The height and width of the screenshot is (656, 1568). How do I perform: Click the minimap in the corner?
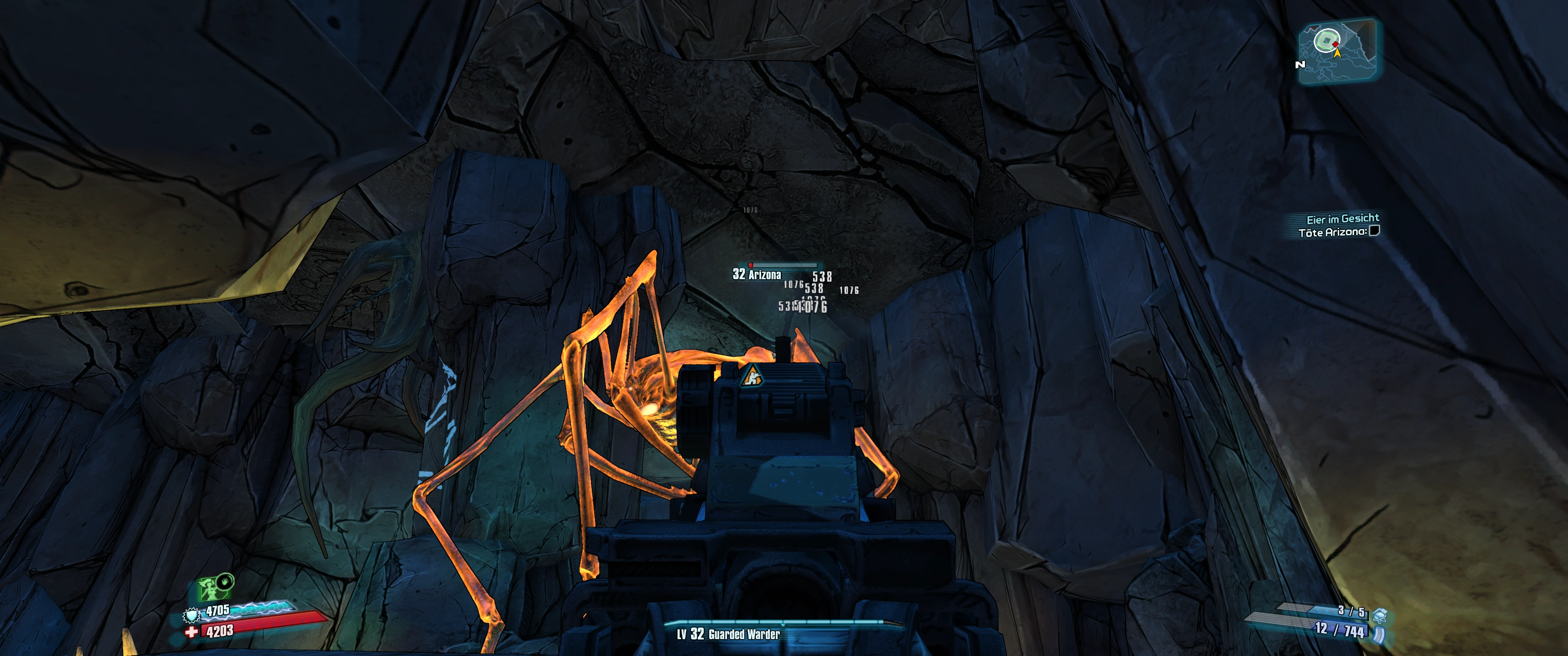click(1338, 51)
